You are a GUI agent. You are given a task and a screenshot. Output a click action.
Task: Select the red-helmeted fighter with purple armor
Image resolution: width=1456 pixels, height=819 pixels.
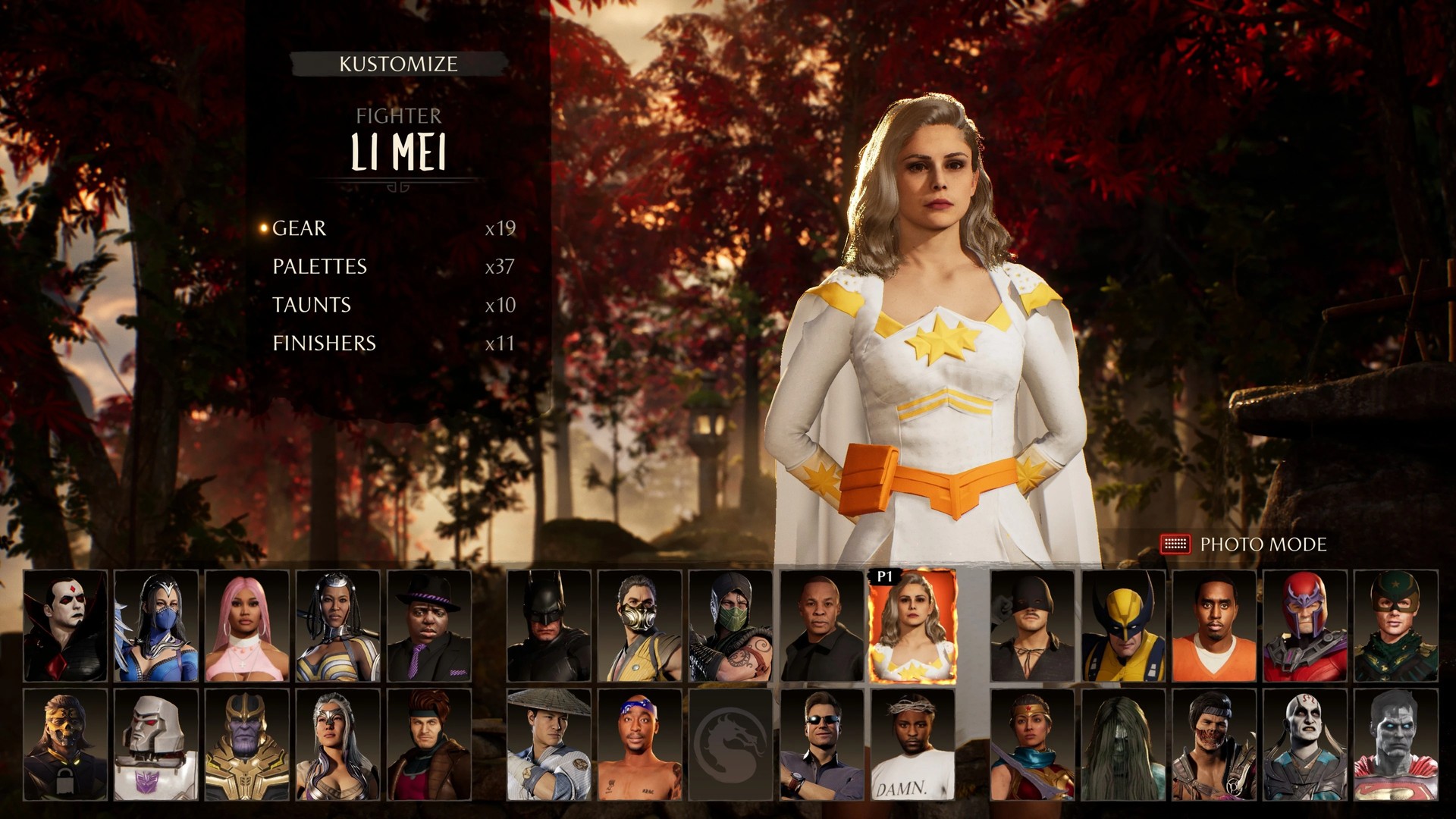(x=1305, y=626)
